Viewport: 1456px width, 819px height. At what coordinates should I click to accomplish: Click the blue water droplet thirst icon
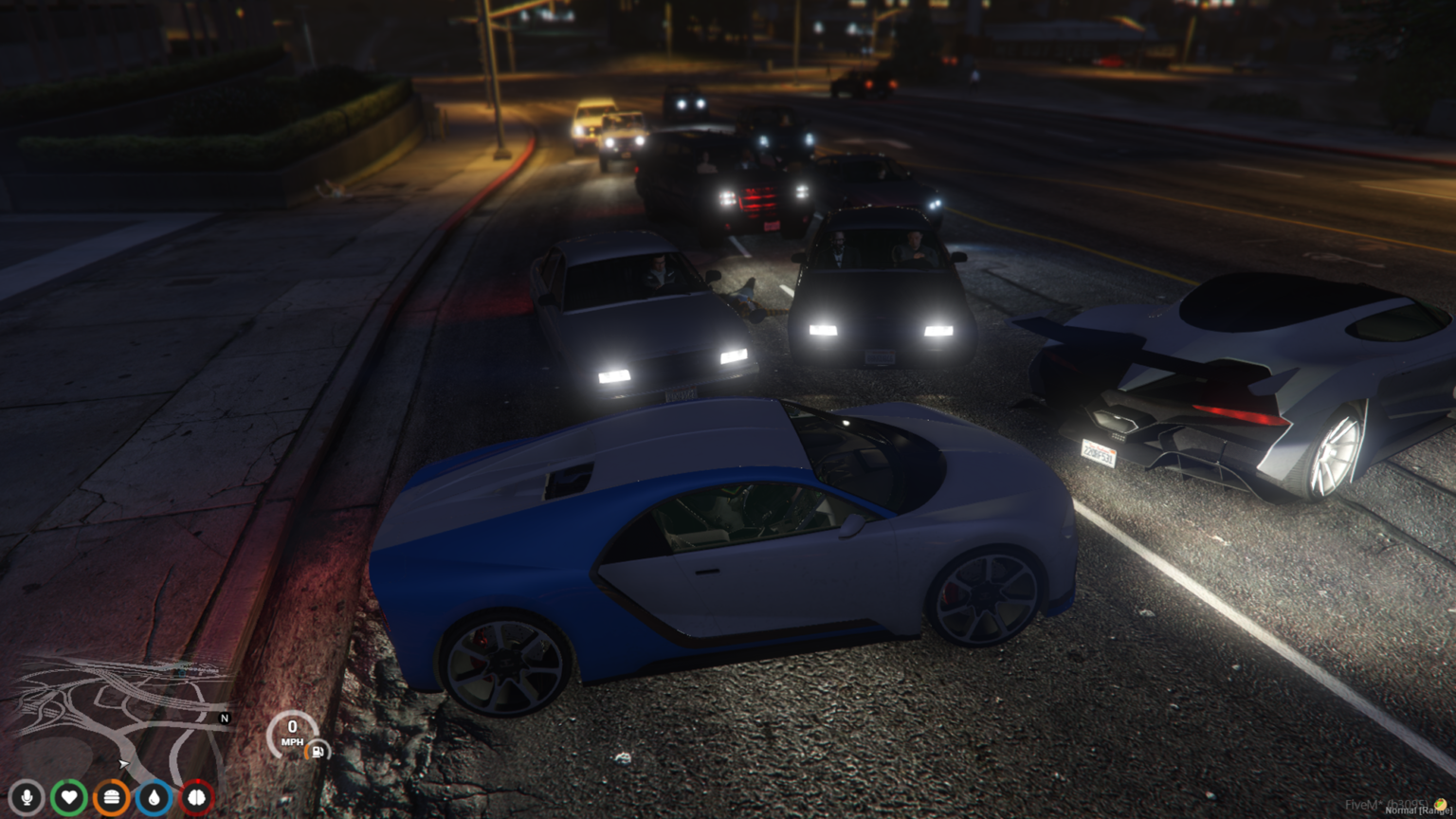click(154, 797)
